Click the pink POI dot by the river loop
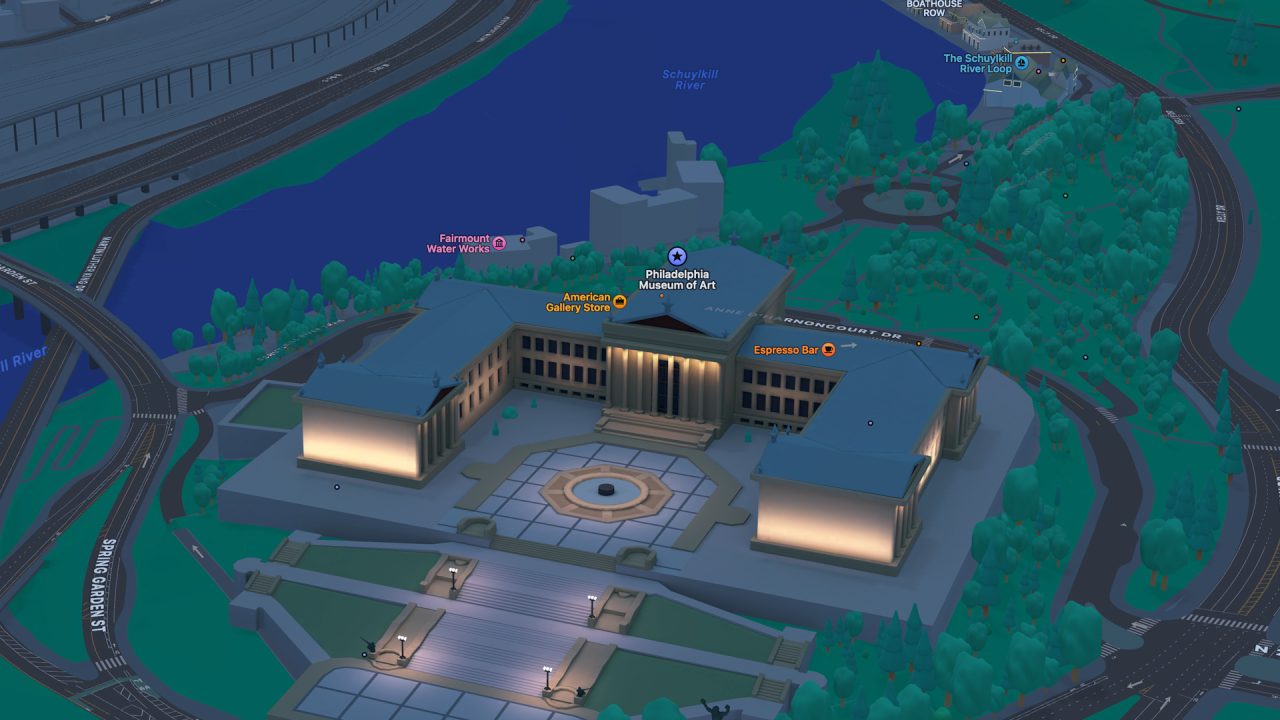Viewport: 1280px width, 720px height. pyautogui.click(x=1038, y=72)
